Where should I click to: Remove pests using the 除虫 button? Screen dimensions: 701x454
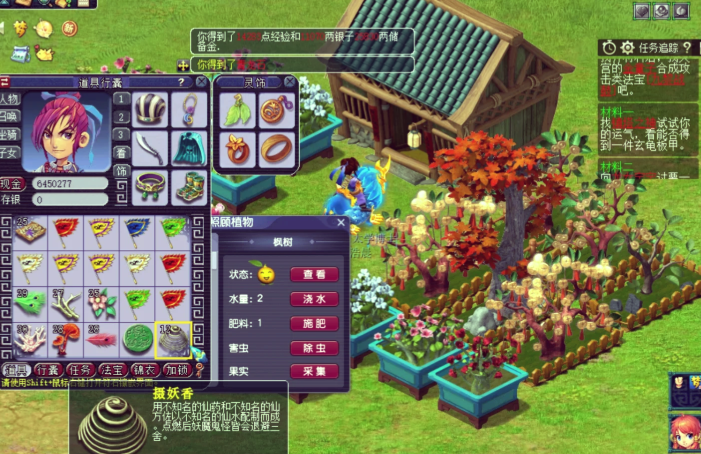(314, 347)
